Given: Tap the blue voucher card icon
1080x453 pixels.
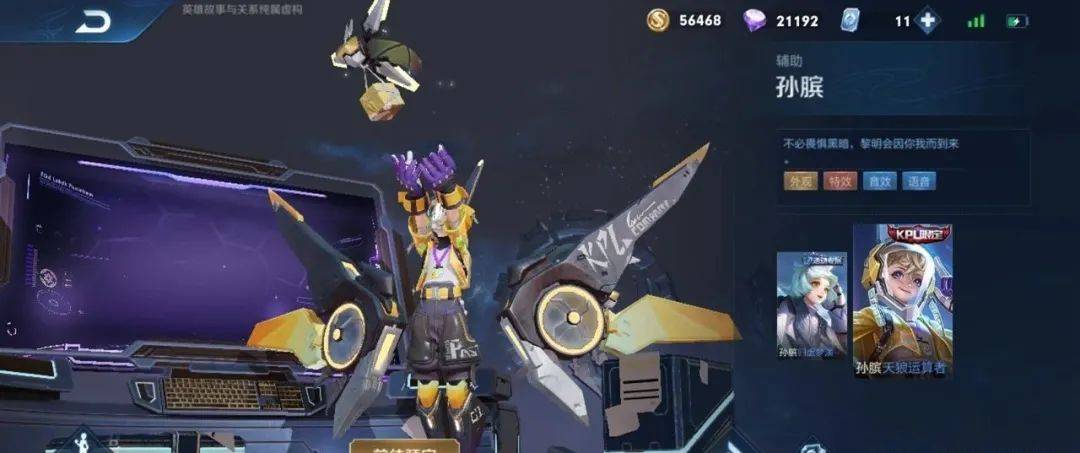Looking at the screenshot, I should (x=850, y=21).
